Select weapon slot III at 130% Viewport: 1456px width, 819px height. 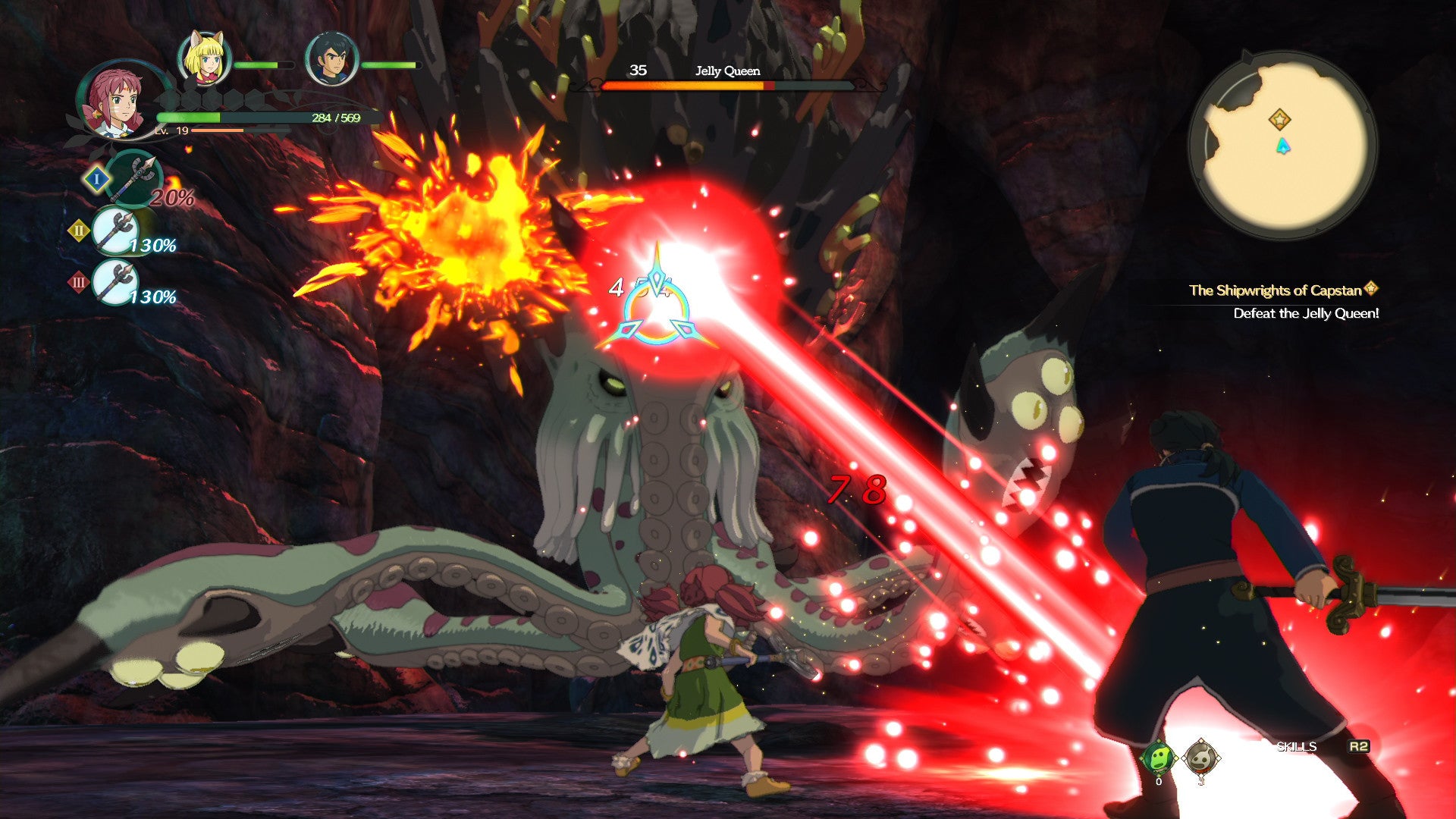(x=115, y=281)
